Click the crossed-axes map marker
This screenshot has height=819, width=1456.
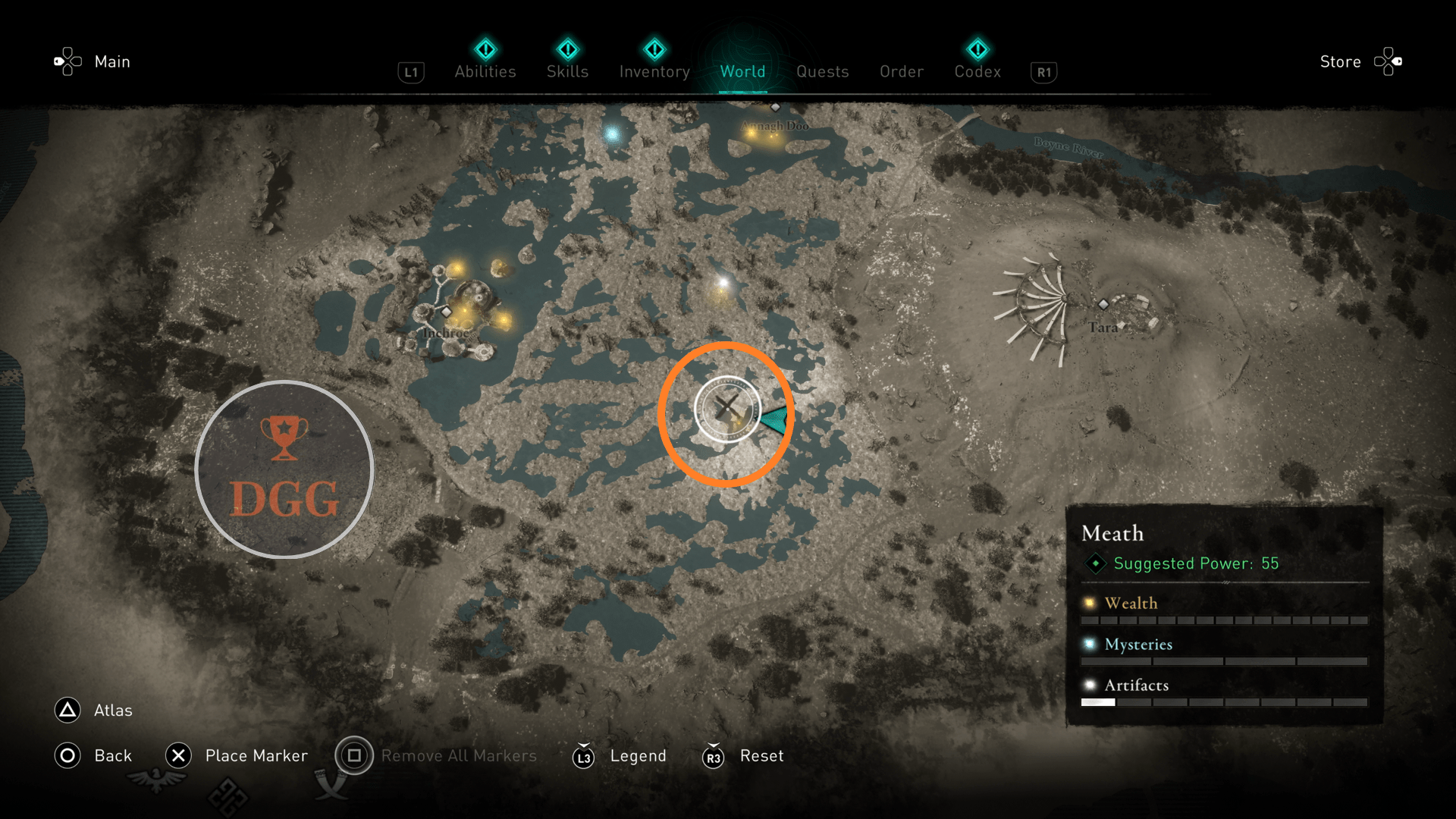(727, 409)
